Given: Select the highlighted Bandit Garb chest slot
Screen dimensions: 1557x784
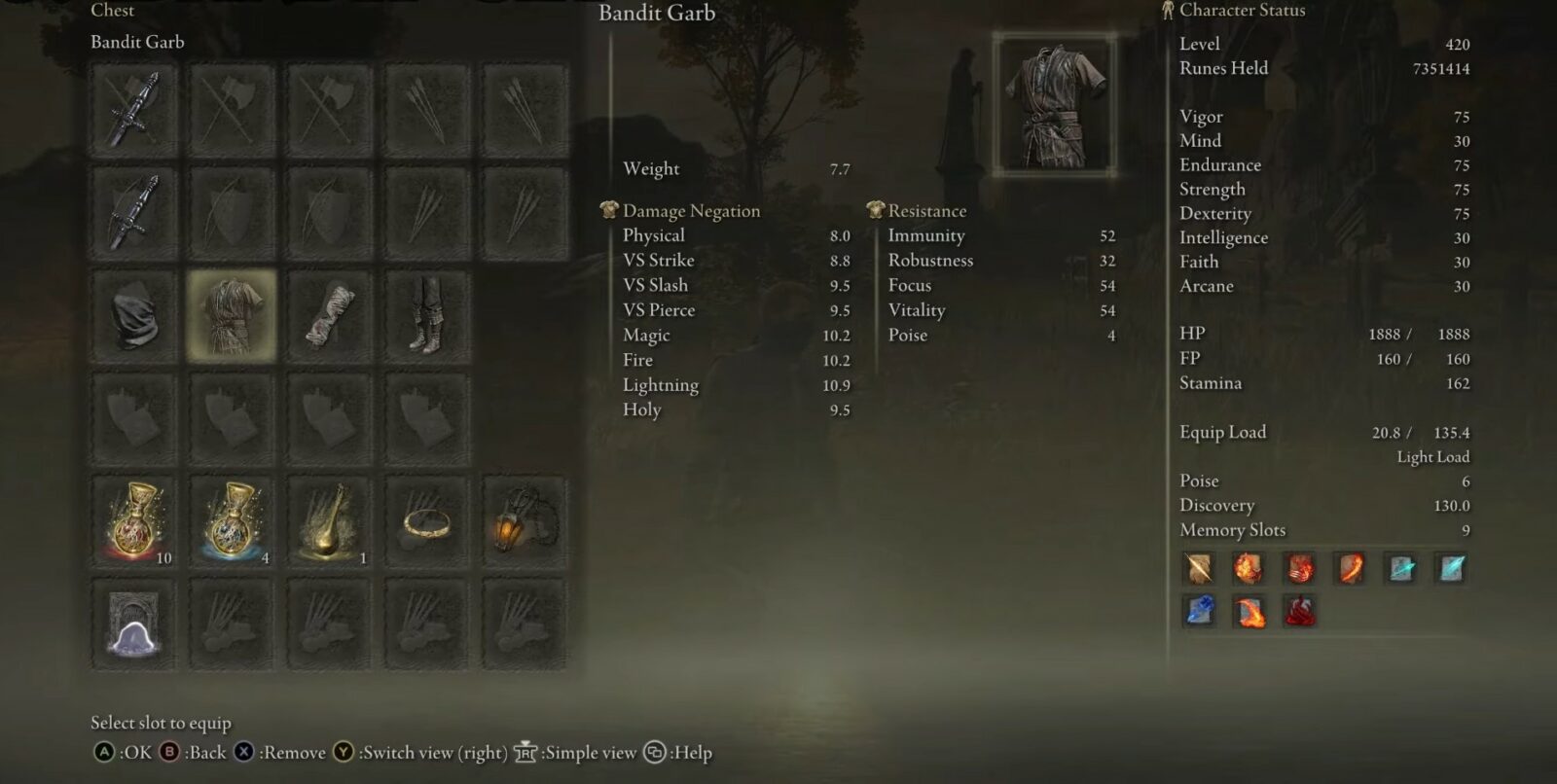Looking at the screenshot, I should tap(232, 315).
